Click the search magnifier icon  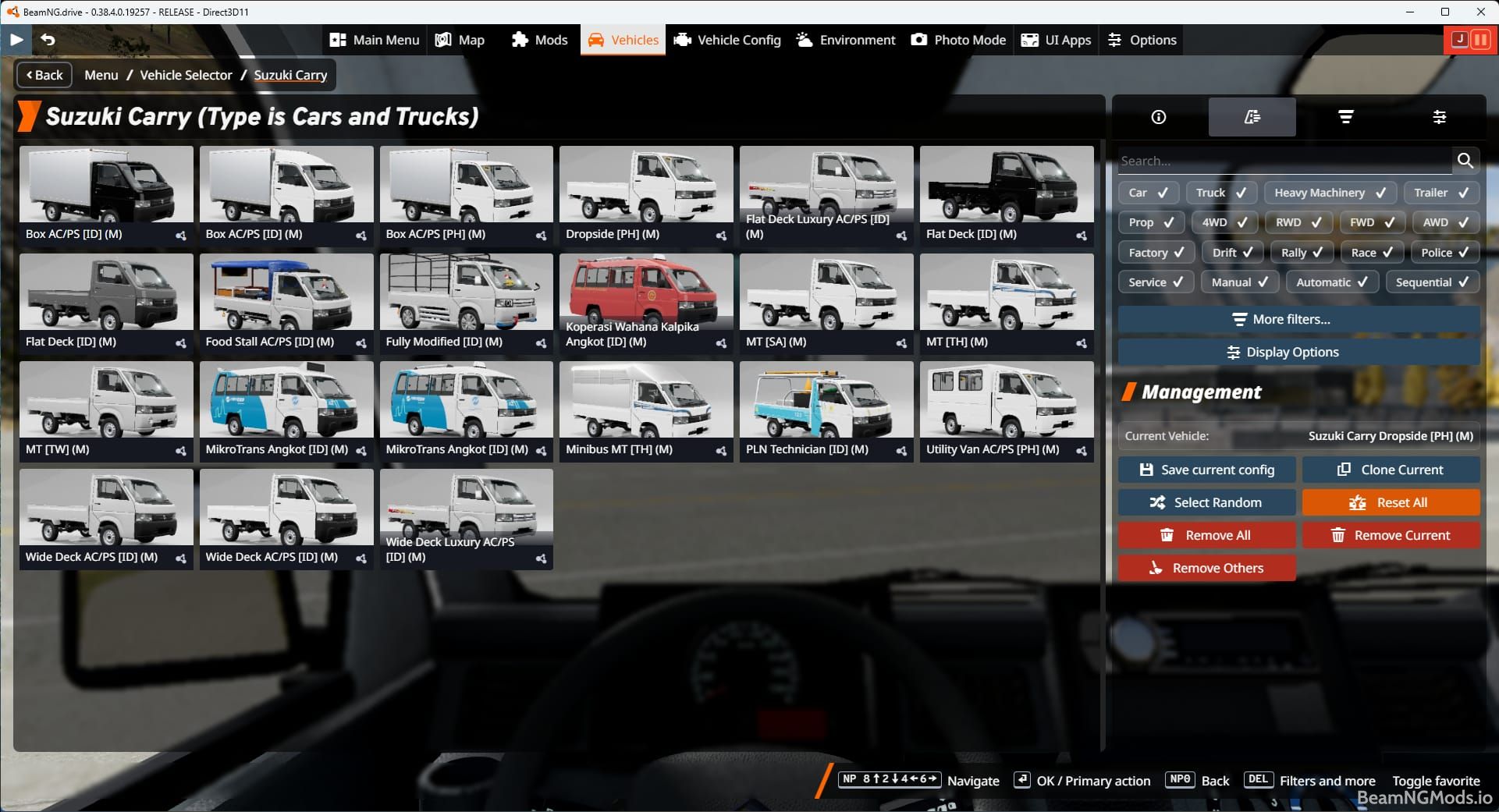[x=1465, y=161]
